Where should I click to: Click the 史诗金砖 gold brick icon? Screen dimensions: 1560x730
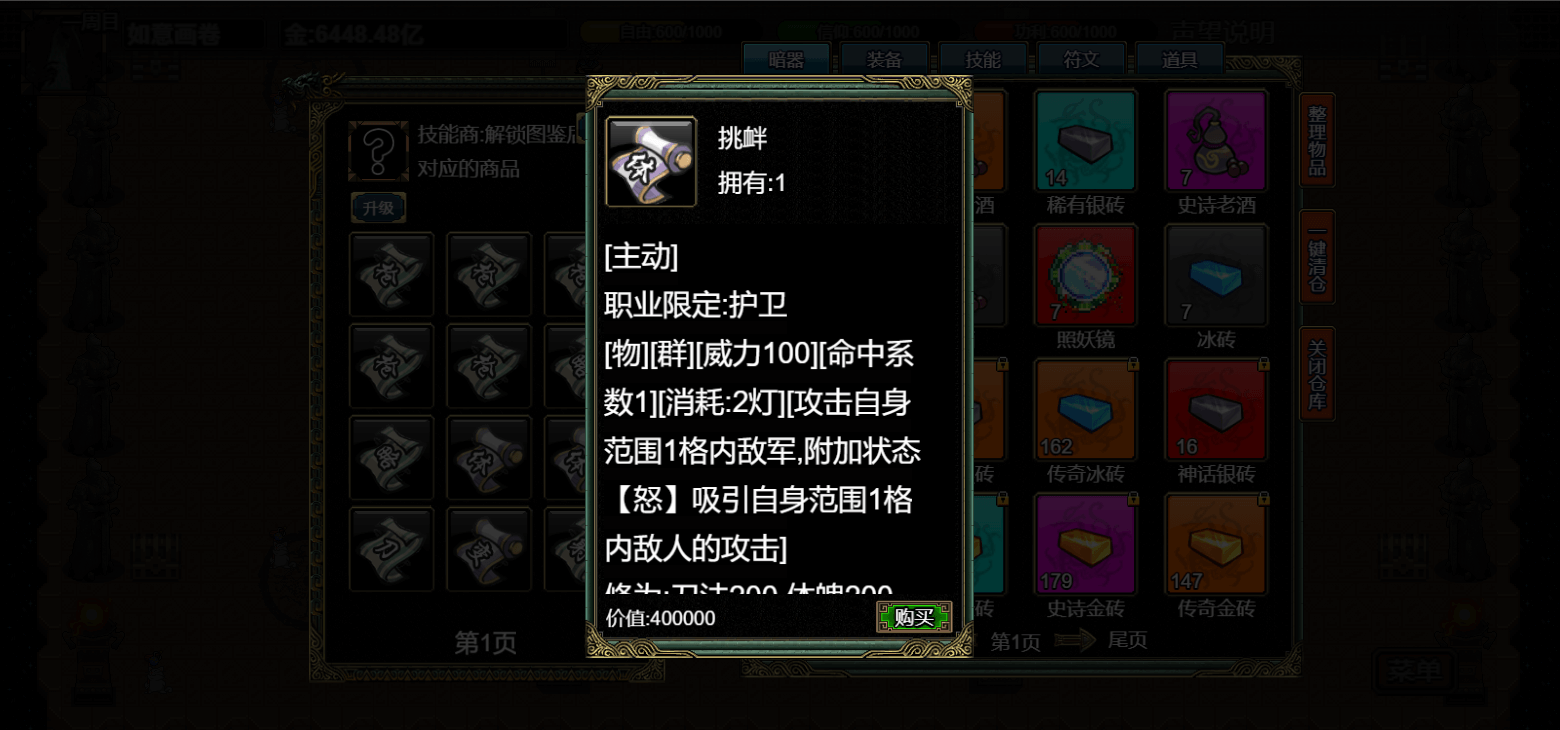point(1085,540)
